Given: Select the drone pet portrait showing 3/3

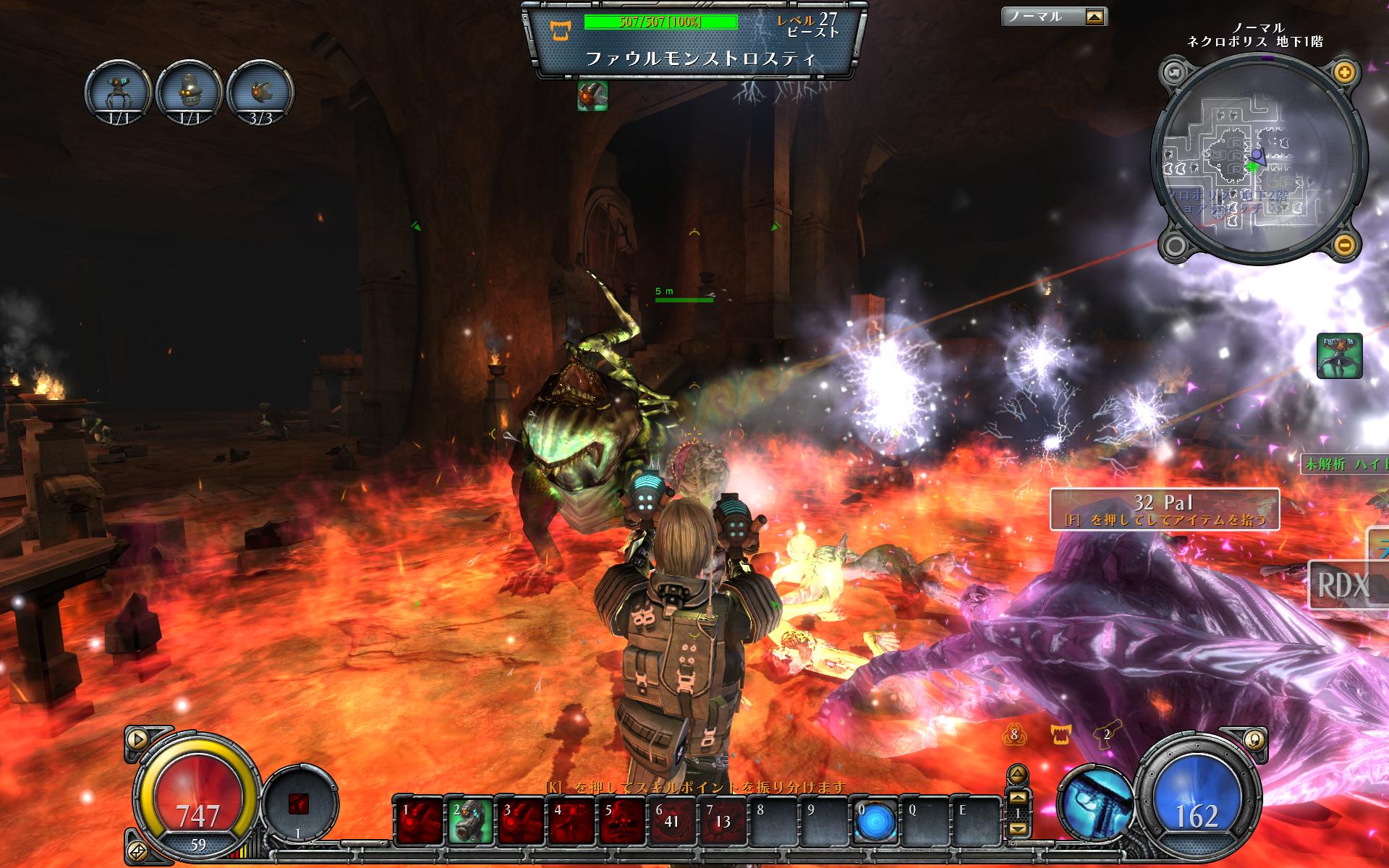Looking at the screenshot, I should click(260, 93).
